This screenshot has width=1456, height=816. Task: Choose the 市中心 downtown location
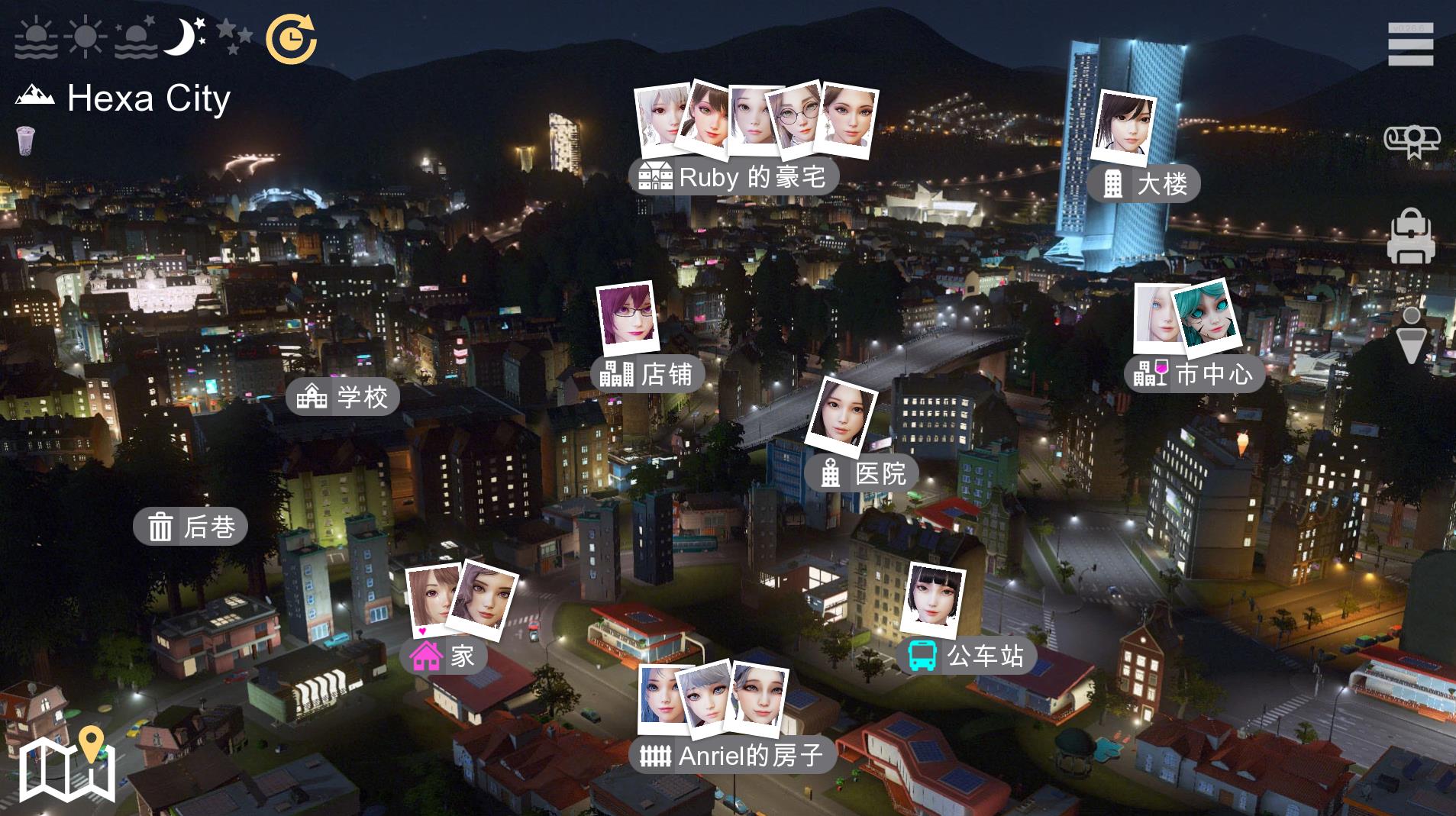1194,374
